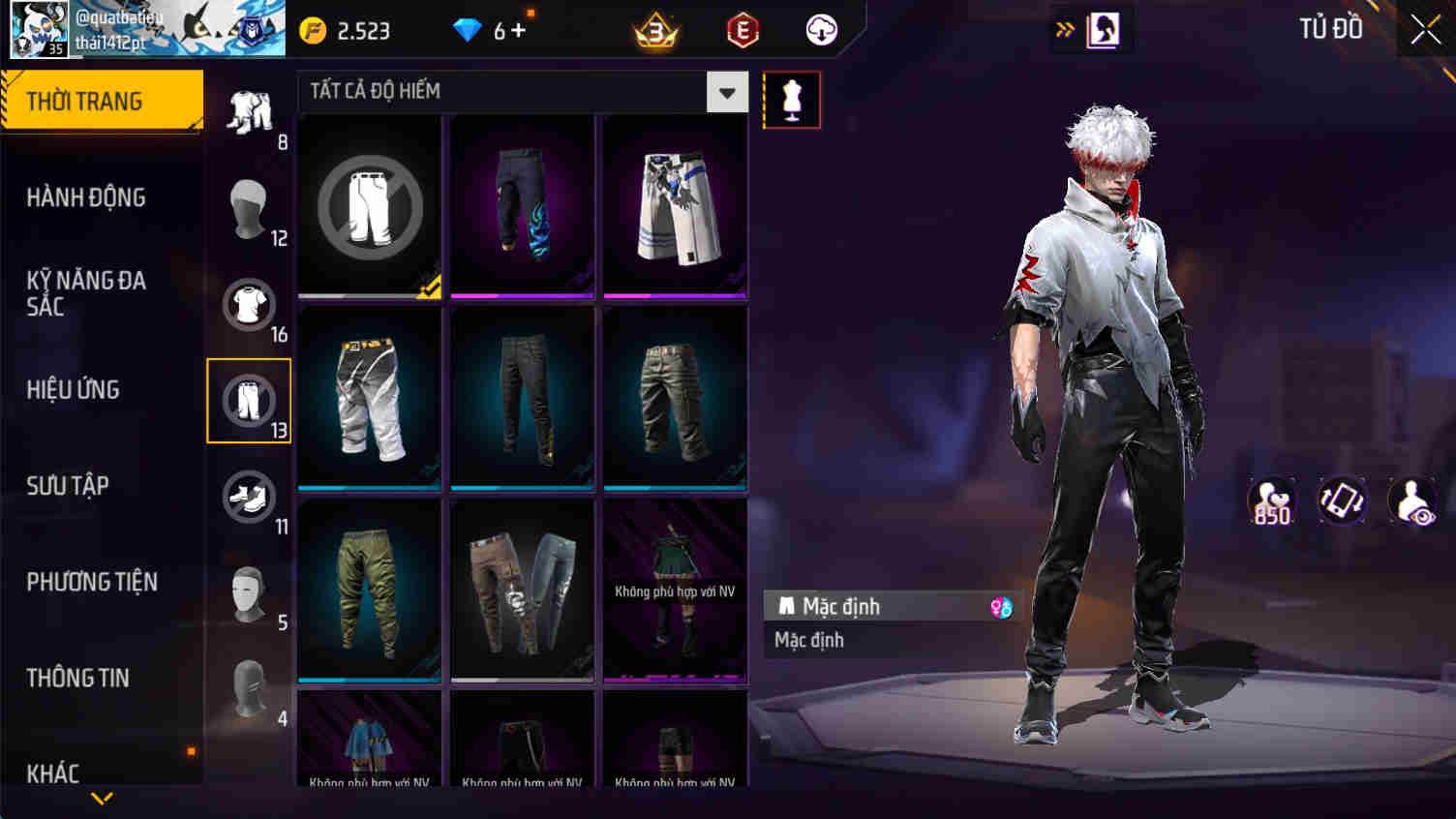The image size is (1456, 819).
Task: Expand the double-chevron panel near the top right
Action: tap(1064, 29)
